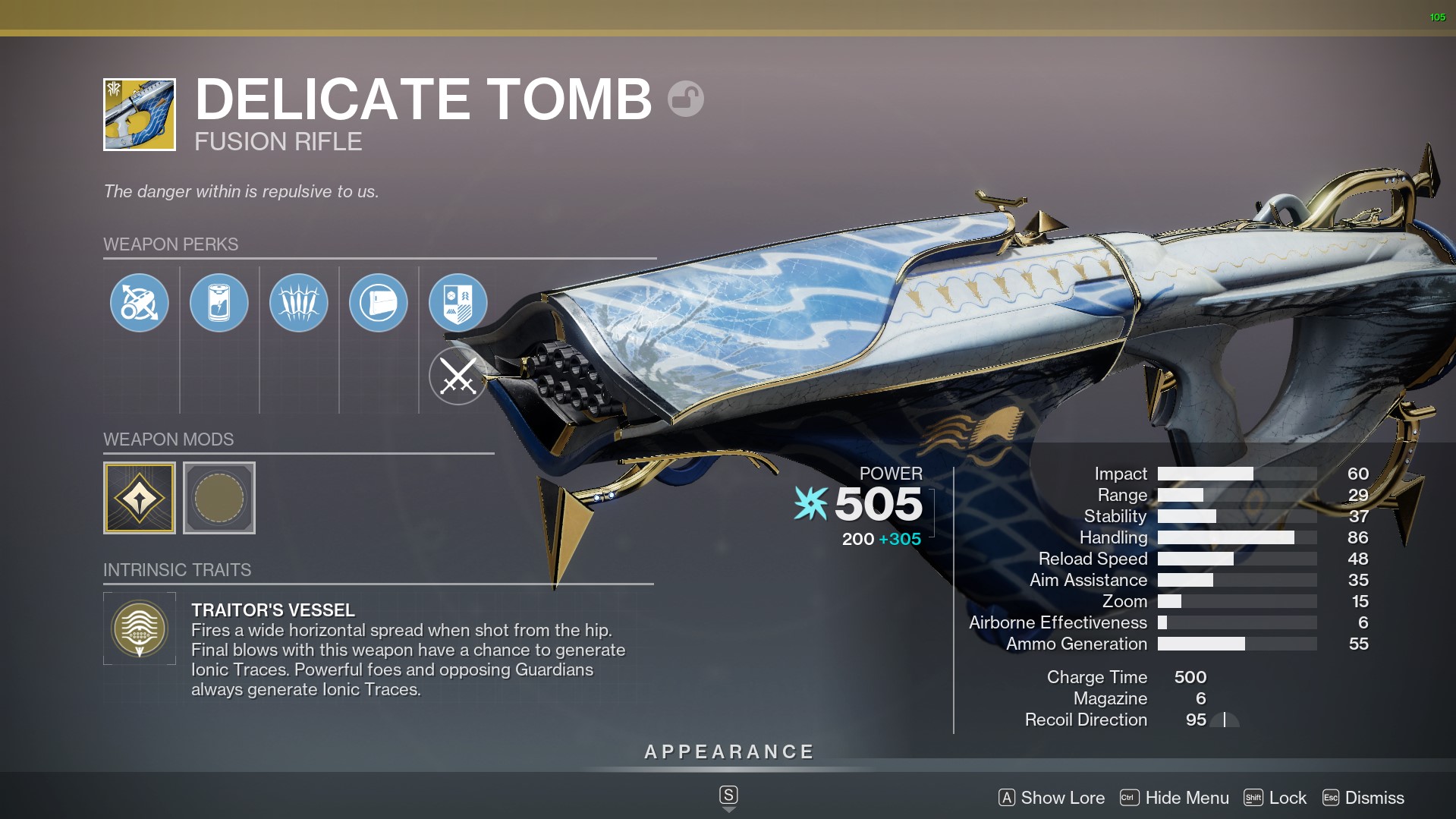Hide the inspection menu
Viewport: 1456px width, 819px height.
[x=1175, y=798]
